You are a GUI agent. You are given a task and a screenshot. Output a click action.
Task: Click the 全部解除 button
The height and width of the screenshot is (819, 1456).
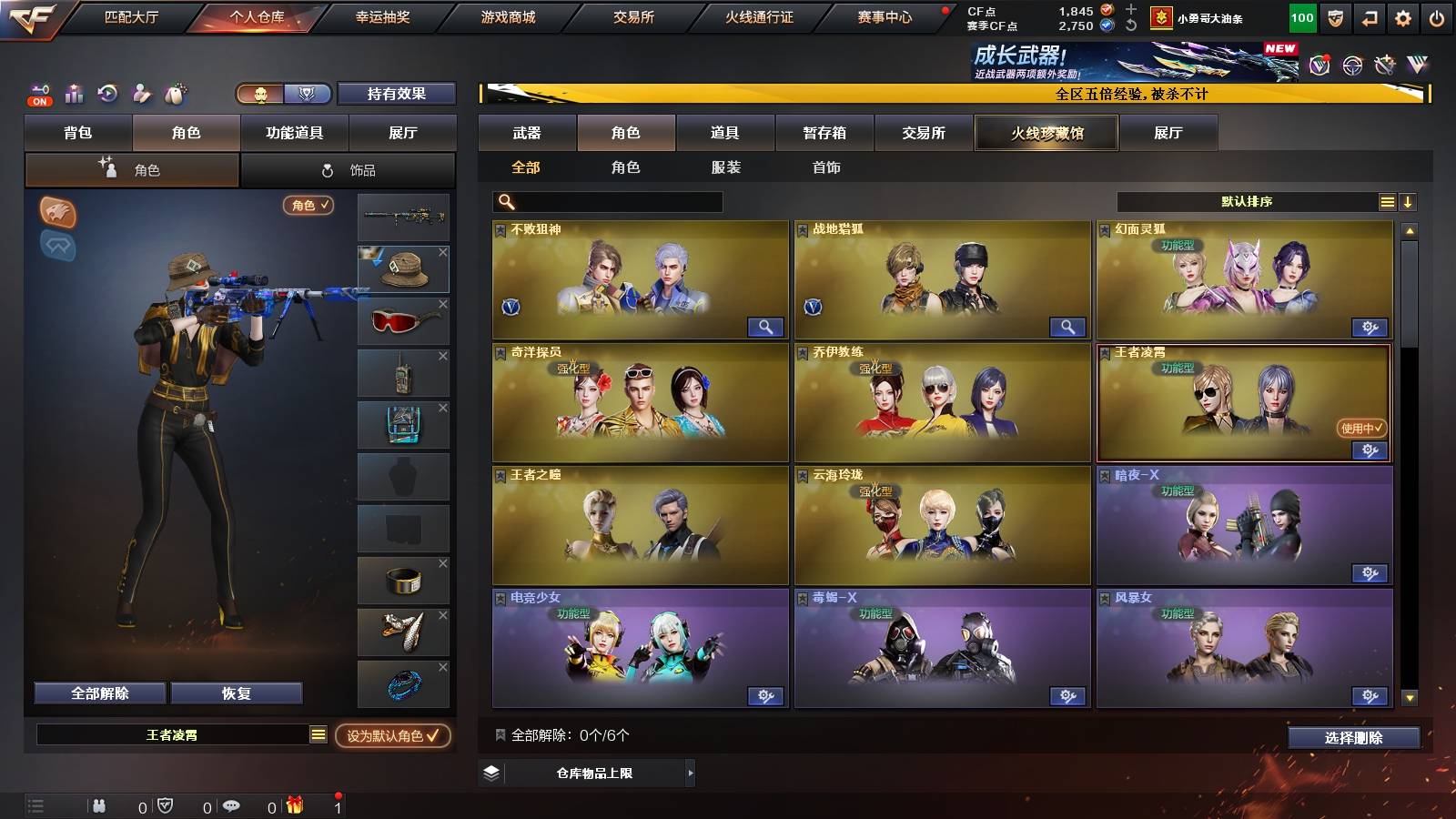coord(98,693)
